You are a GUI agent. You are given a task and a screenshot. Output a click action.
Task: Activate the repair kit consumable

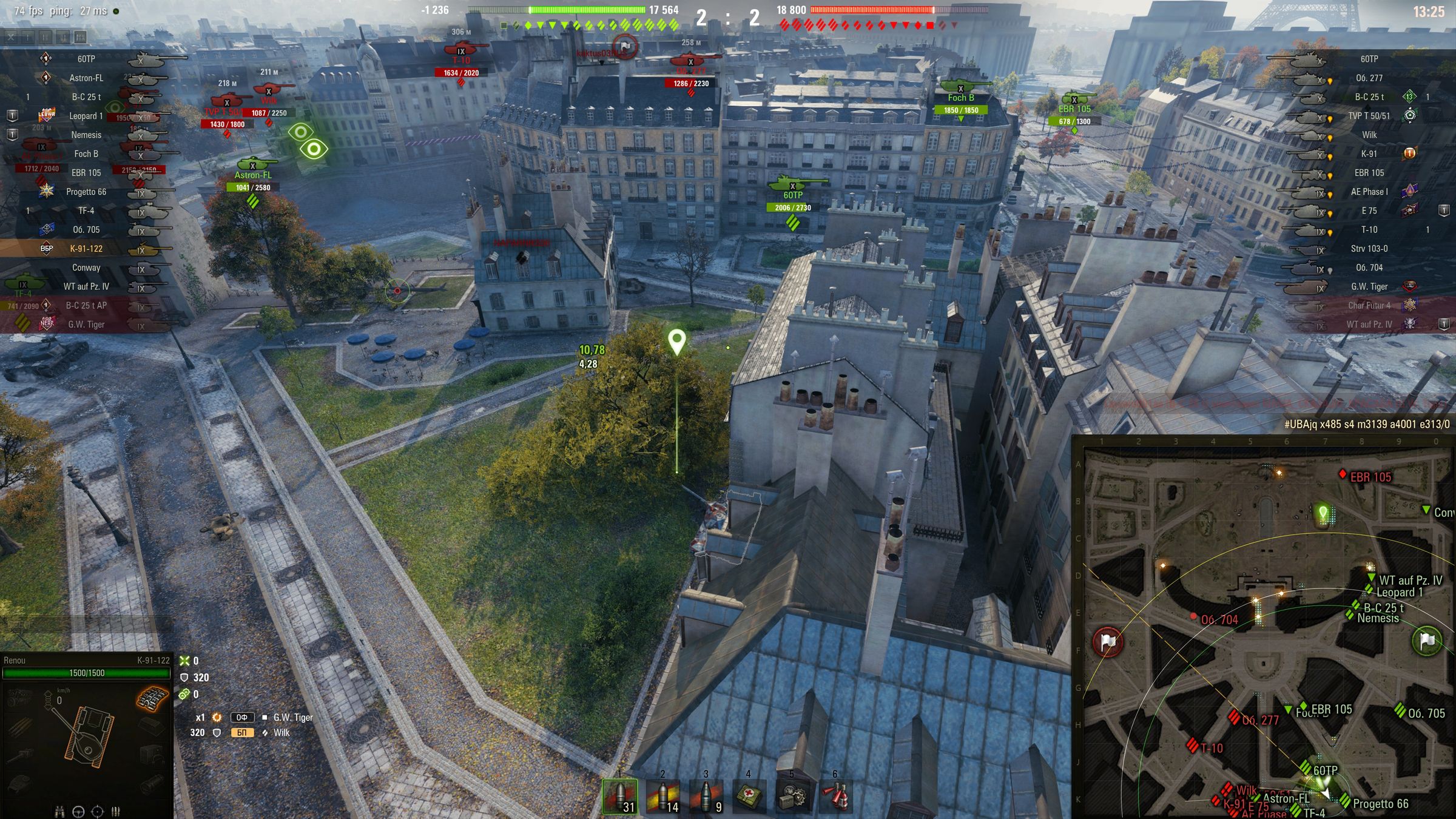(x=792, y=795)
